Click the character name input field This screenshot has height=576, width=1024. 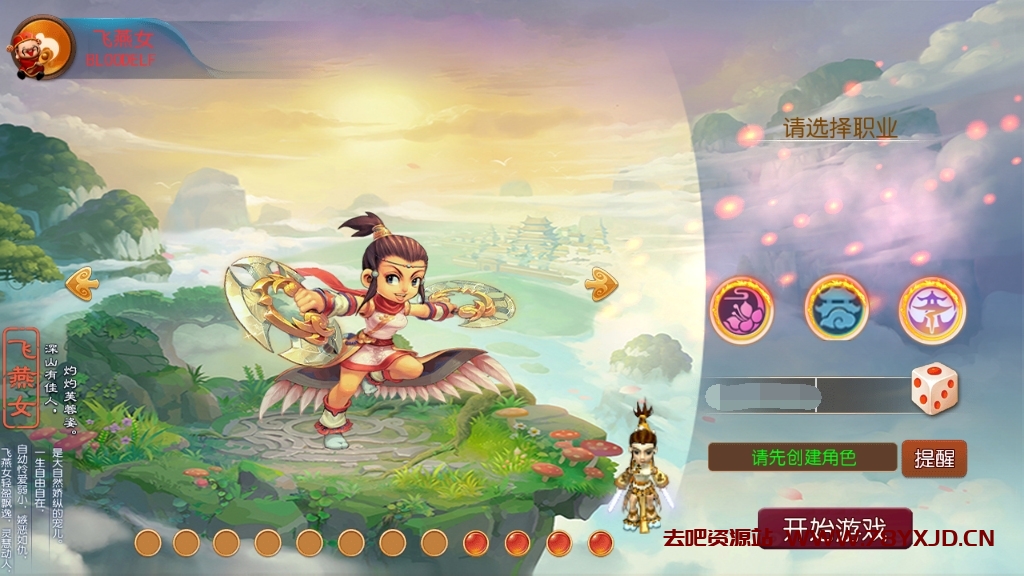[805, 395]
